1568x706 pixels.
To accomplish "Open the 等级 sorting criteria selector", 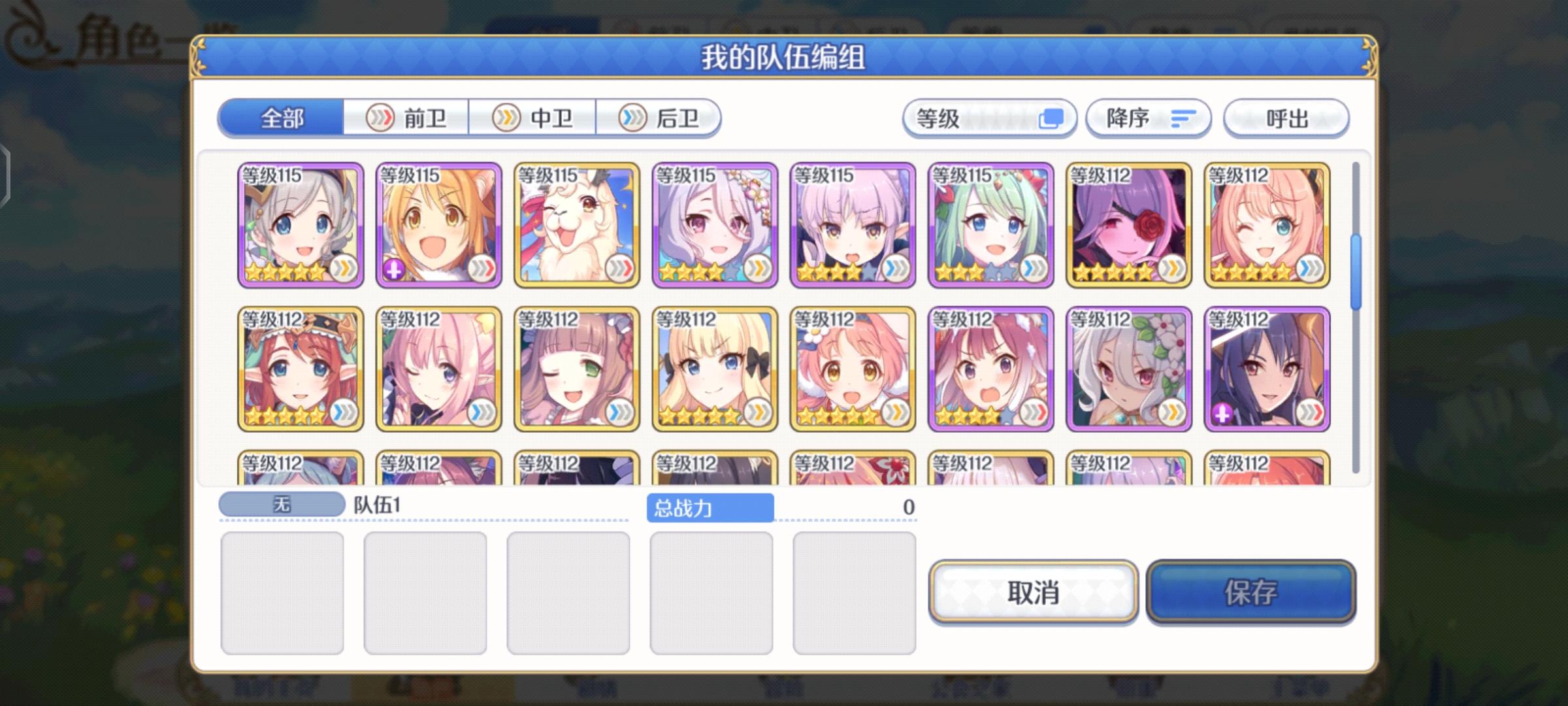I will pos(987,118).
